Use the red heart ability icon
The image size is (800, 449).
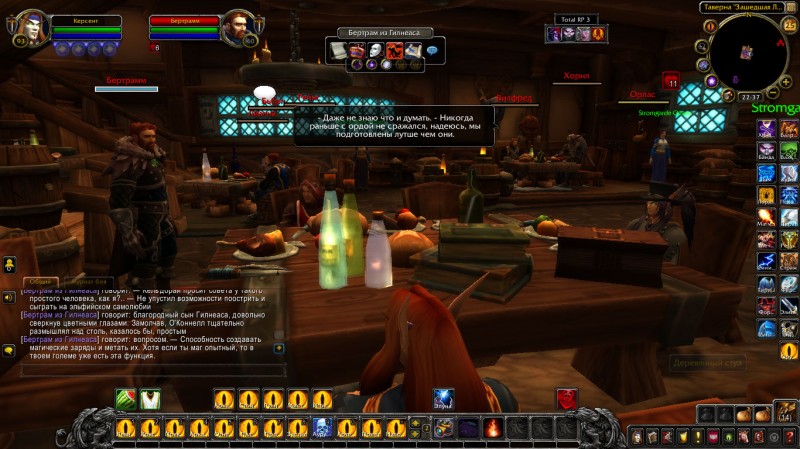click(x=566, y=399)
